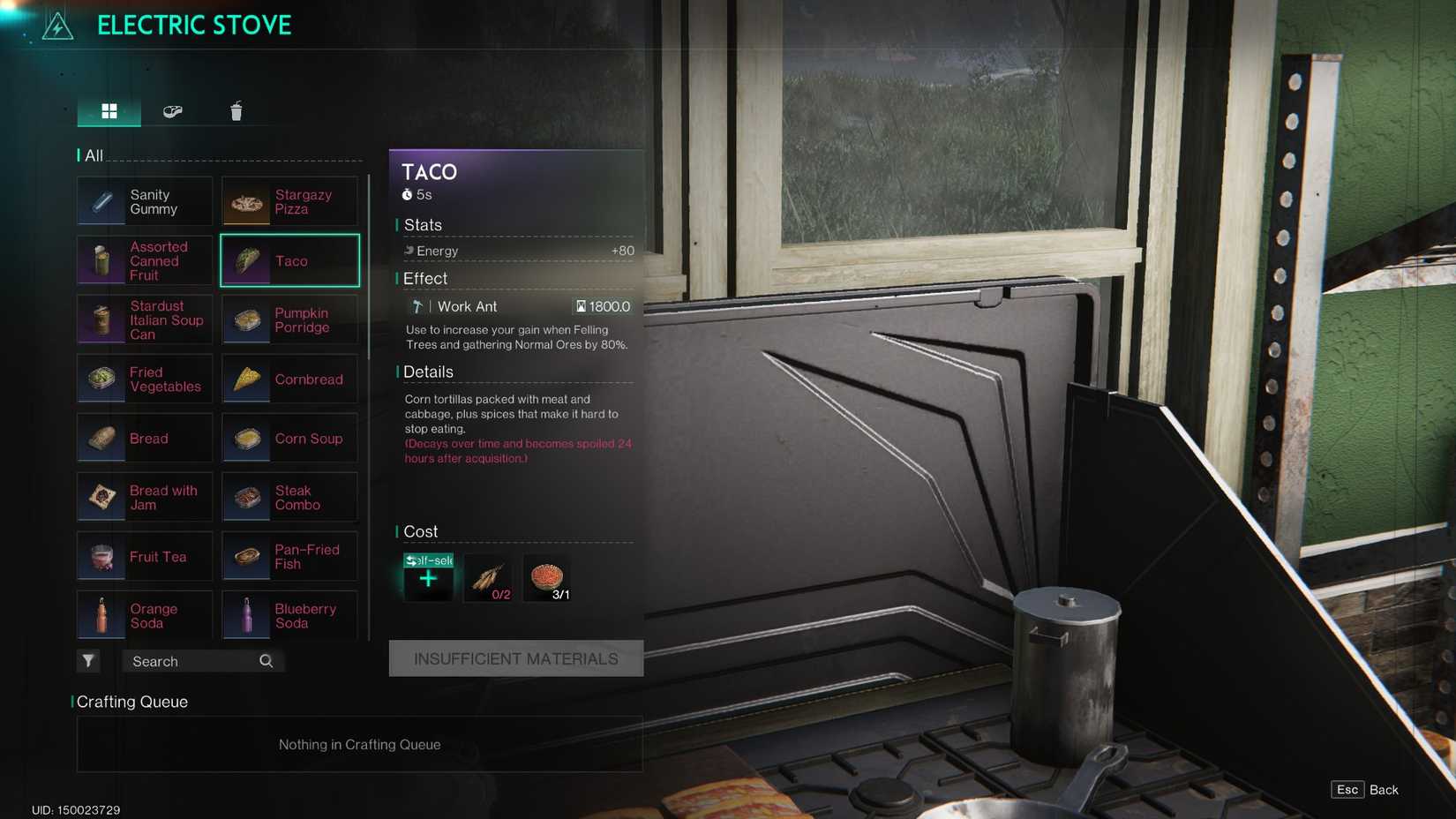The height and width of the screenshot is (819, 1456).
Task: Click the wheat ingredient showing 0/2
Action: [x=488, y=578]
